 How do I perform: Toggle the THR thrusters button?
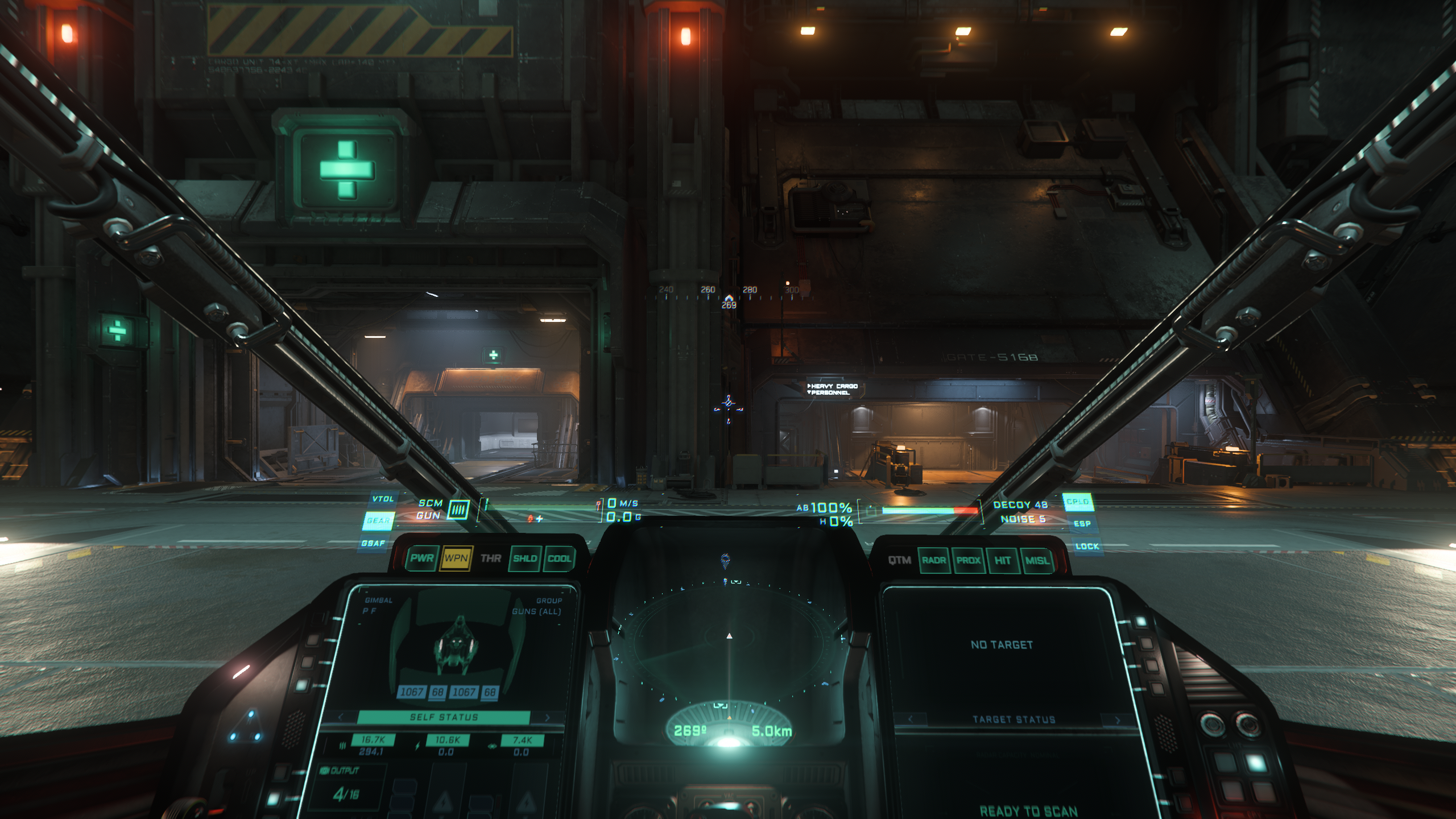coord(490,559)
